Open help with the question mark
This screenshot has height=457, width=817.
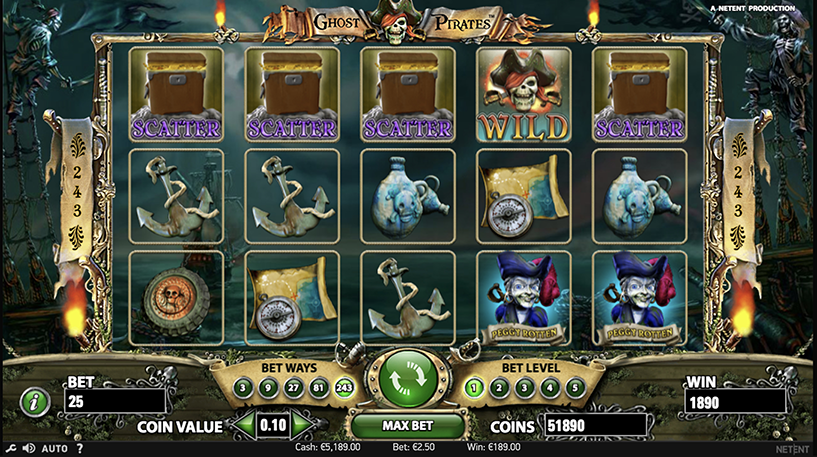point(79,448)
